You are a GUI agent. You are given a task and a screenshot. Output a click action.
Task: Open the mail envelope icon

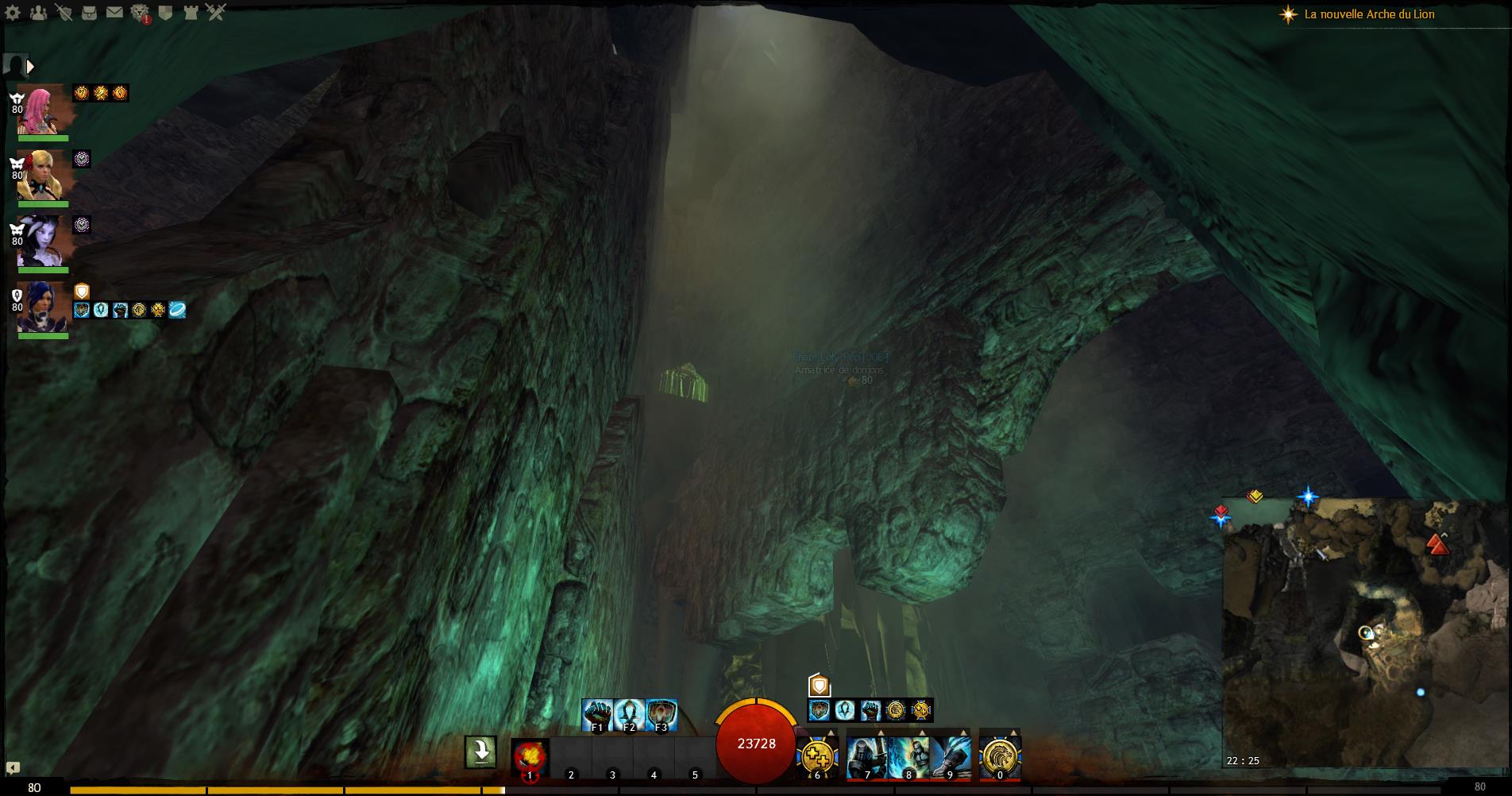114,13
